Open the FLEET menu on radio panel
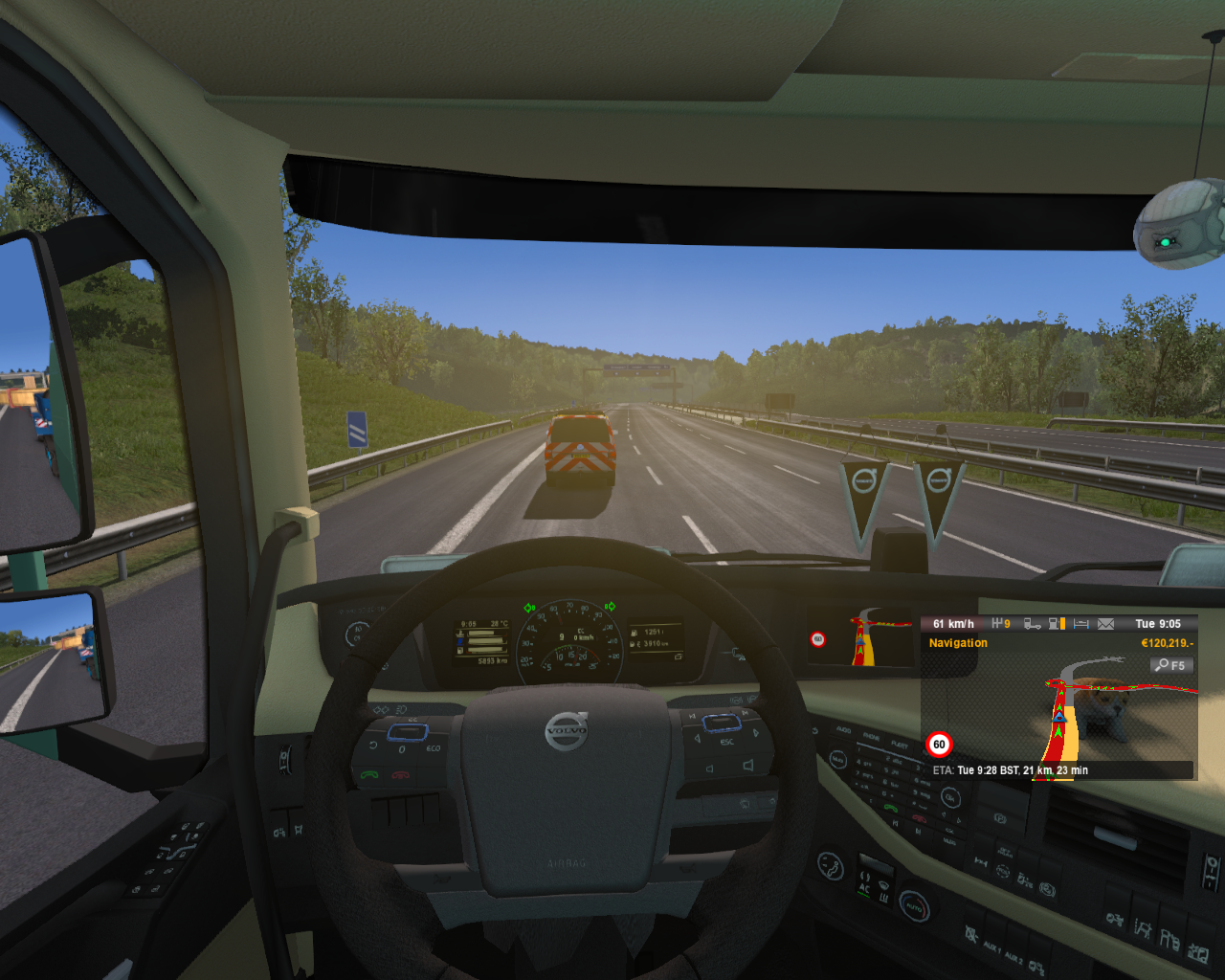Screen dimensions: 1225x980 pos(902,746)
